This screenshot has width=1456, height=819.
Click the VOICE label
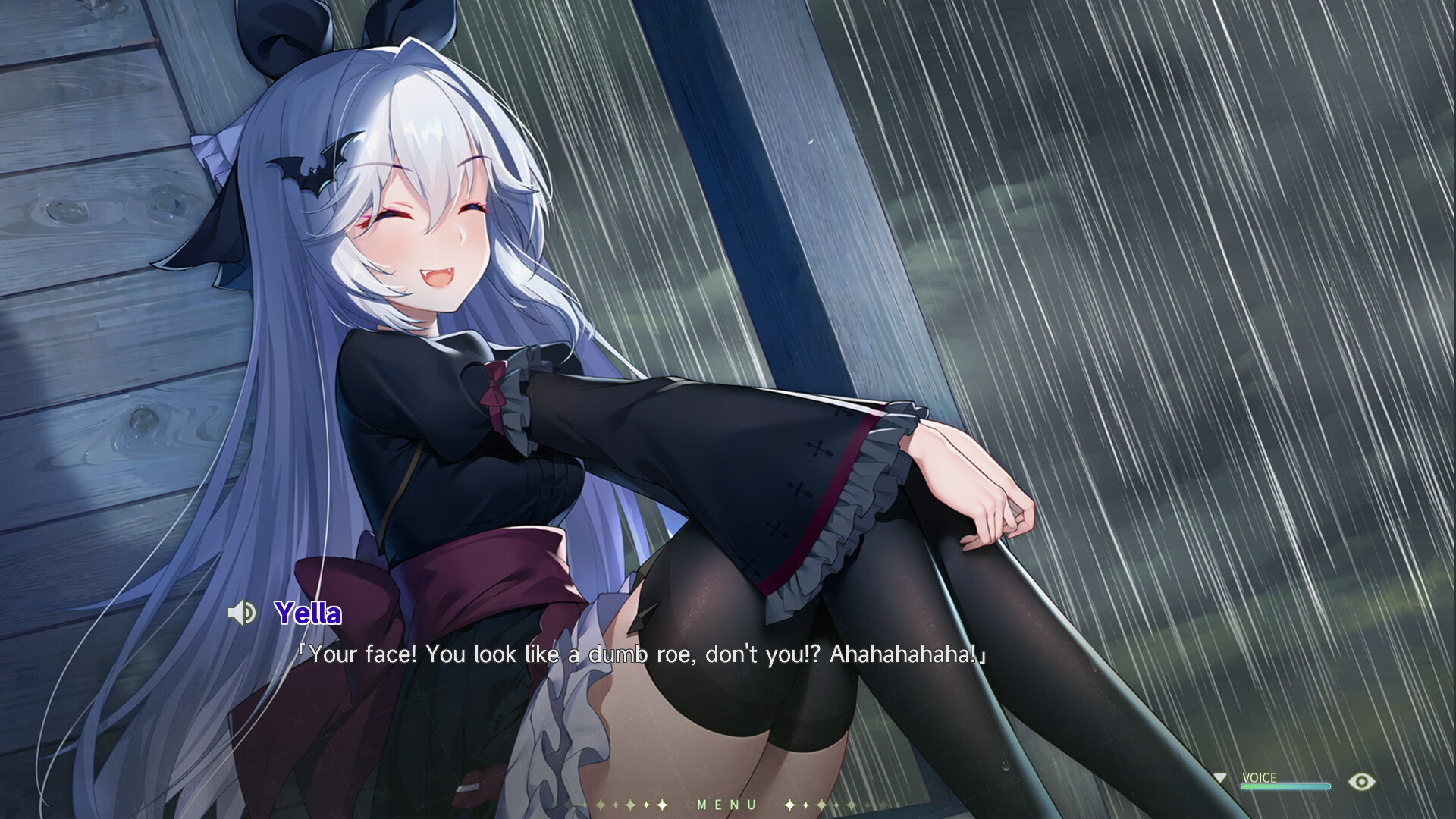(x=1260, y=777)
